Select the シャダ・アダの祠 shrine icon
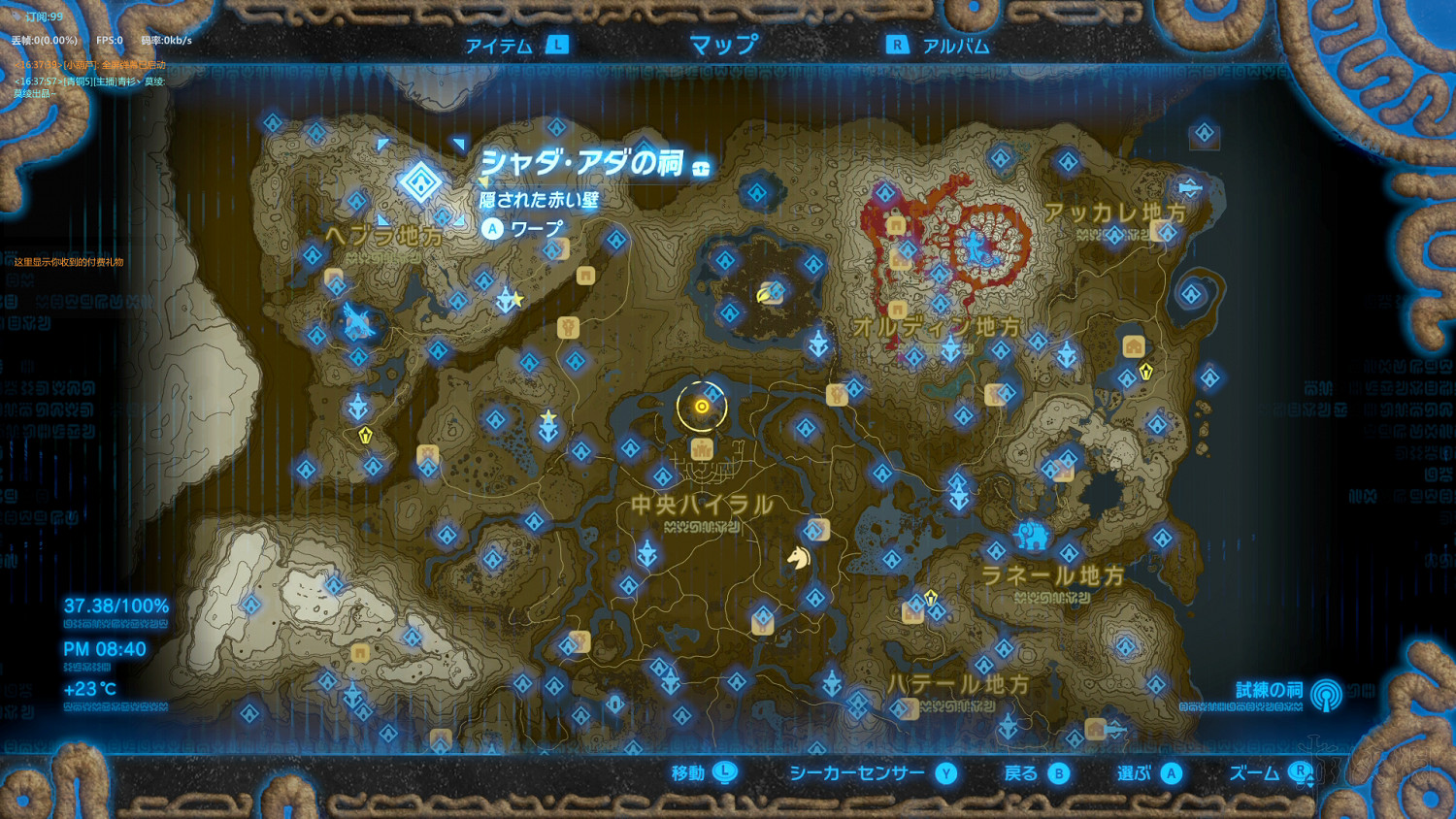Screen dimensions: 1456x819 tap(420, 180)
